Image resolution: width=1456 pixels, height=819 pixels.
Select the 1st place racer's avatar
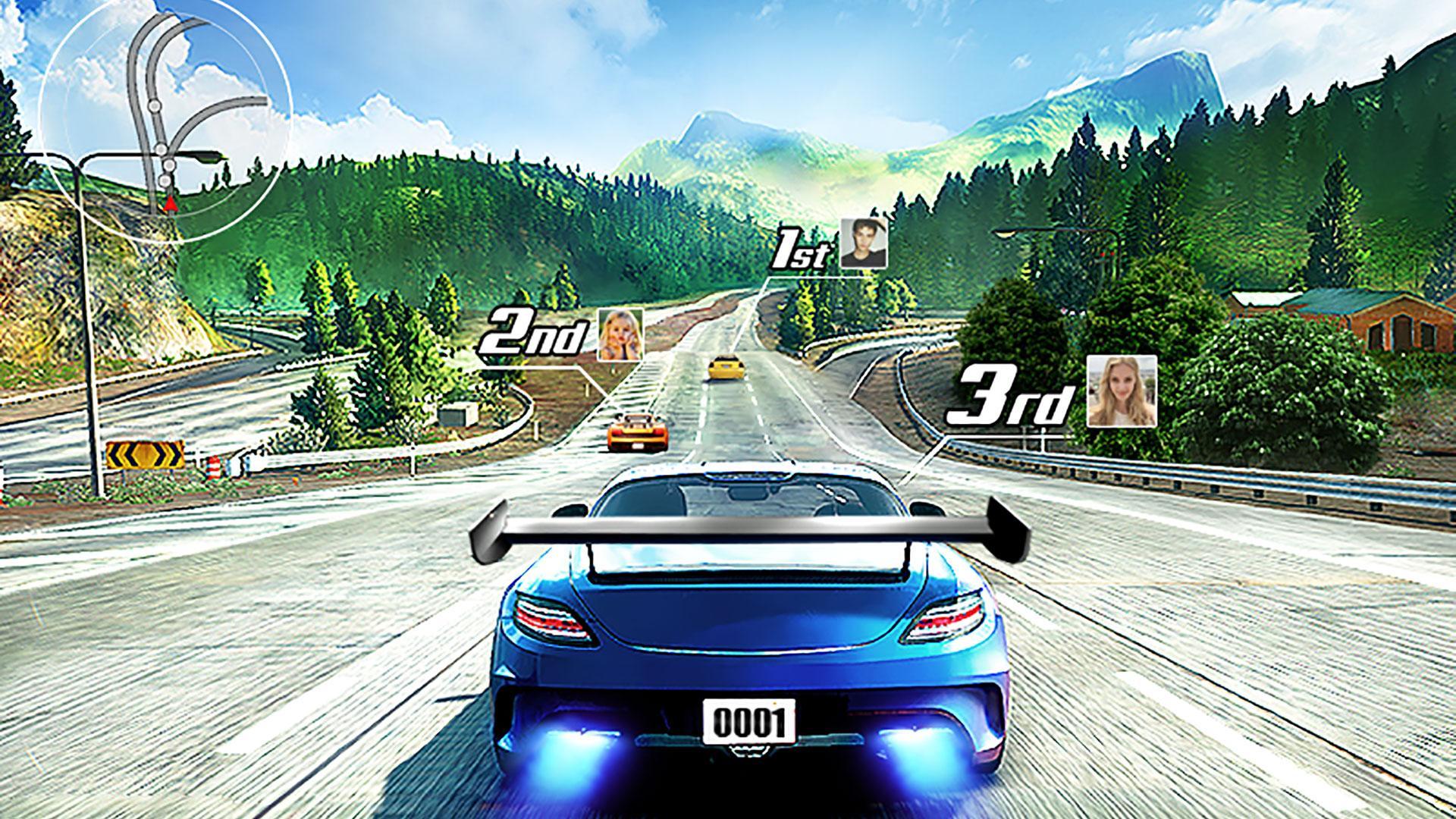click(x=863, y=243)
